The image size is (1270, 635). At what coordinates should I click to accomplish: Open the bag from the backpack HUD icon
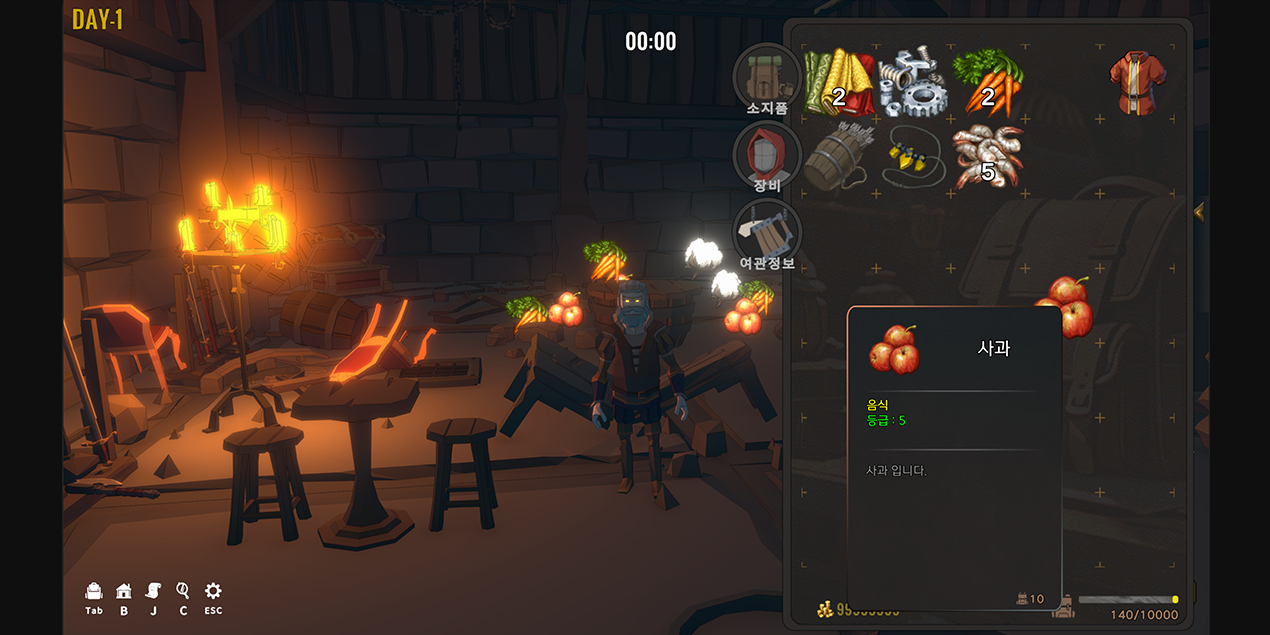click(94, 592)
